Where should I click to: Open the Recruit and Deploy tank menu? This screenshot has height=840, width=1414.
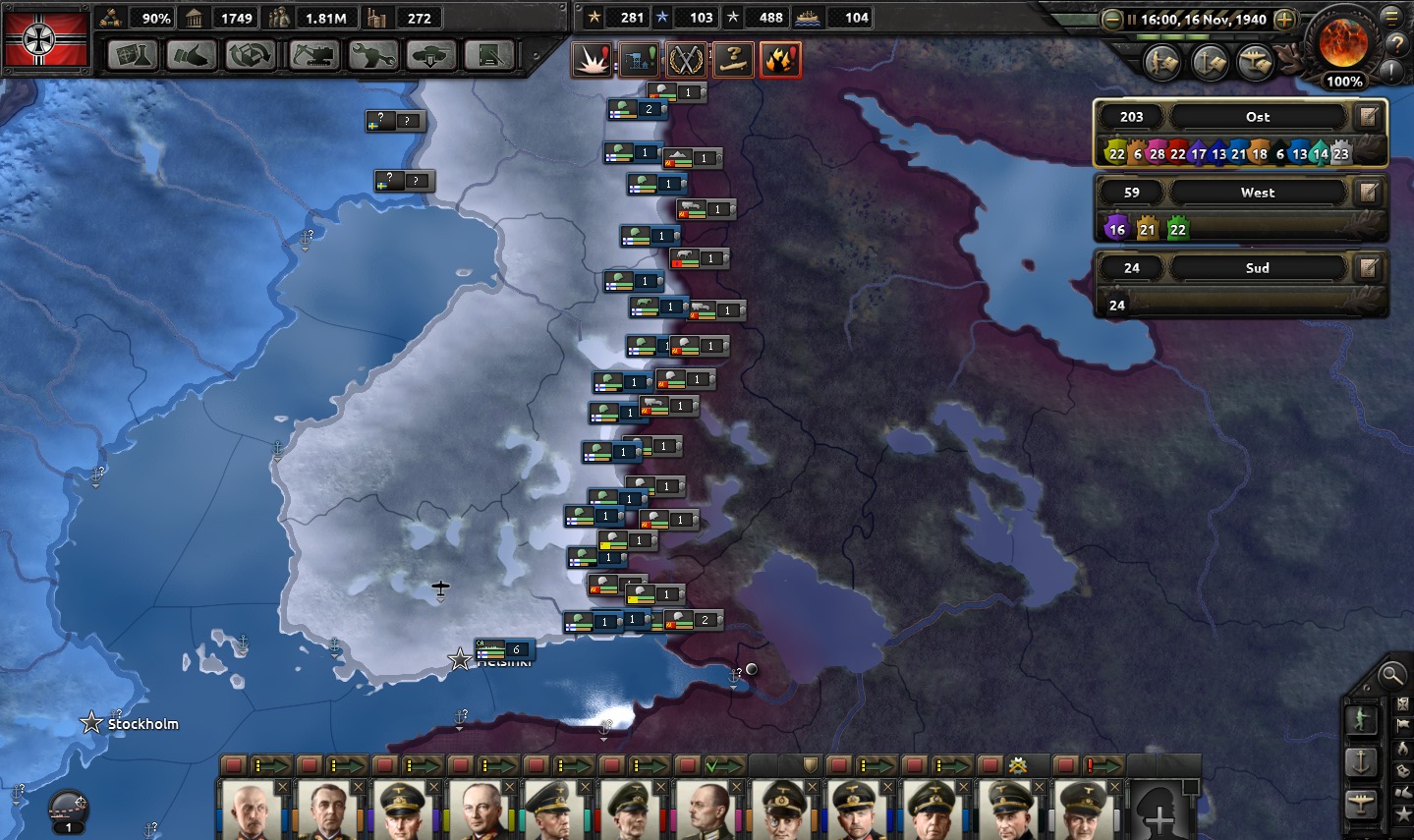(x=430, y=55)
